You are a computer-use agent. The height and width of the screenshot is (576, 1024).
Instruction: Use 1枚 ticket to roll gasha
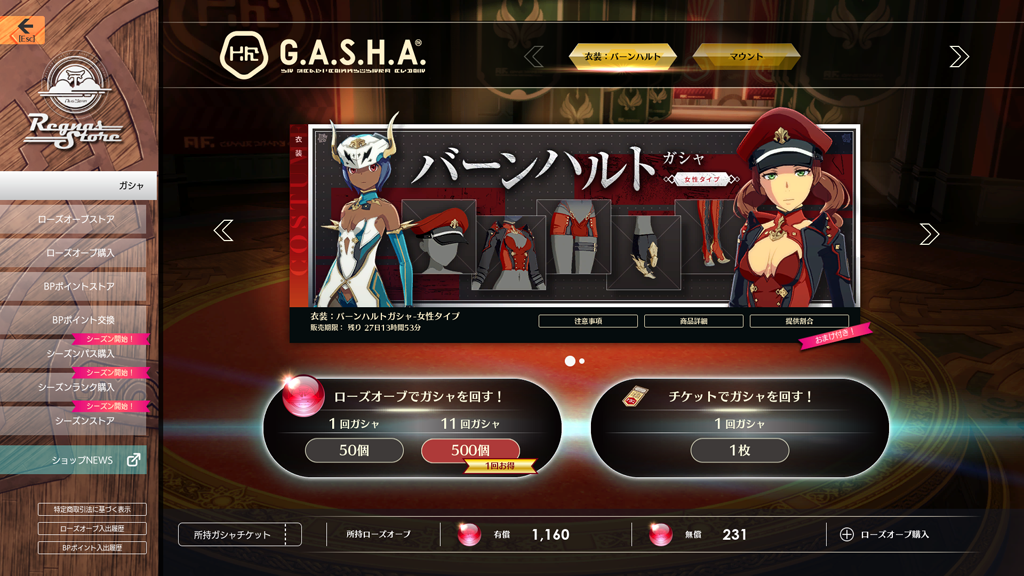tap(739, 451)
